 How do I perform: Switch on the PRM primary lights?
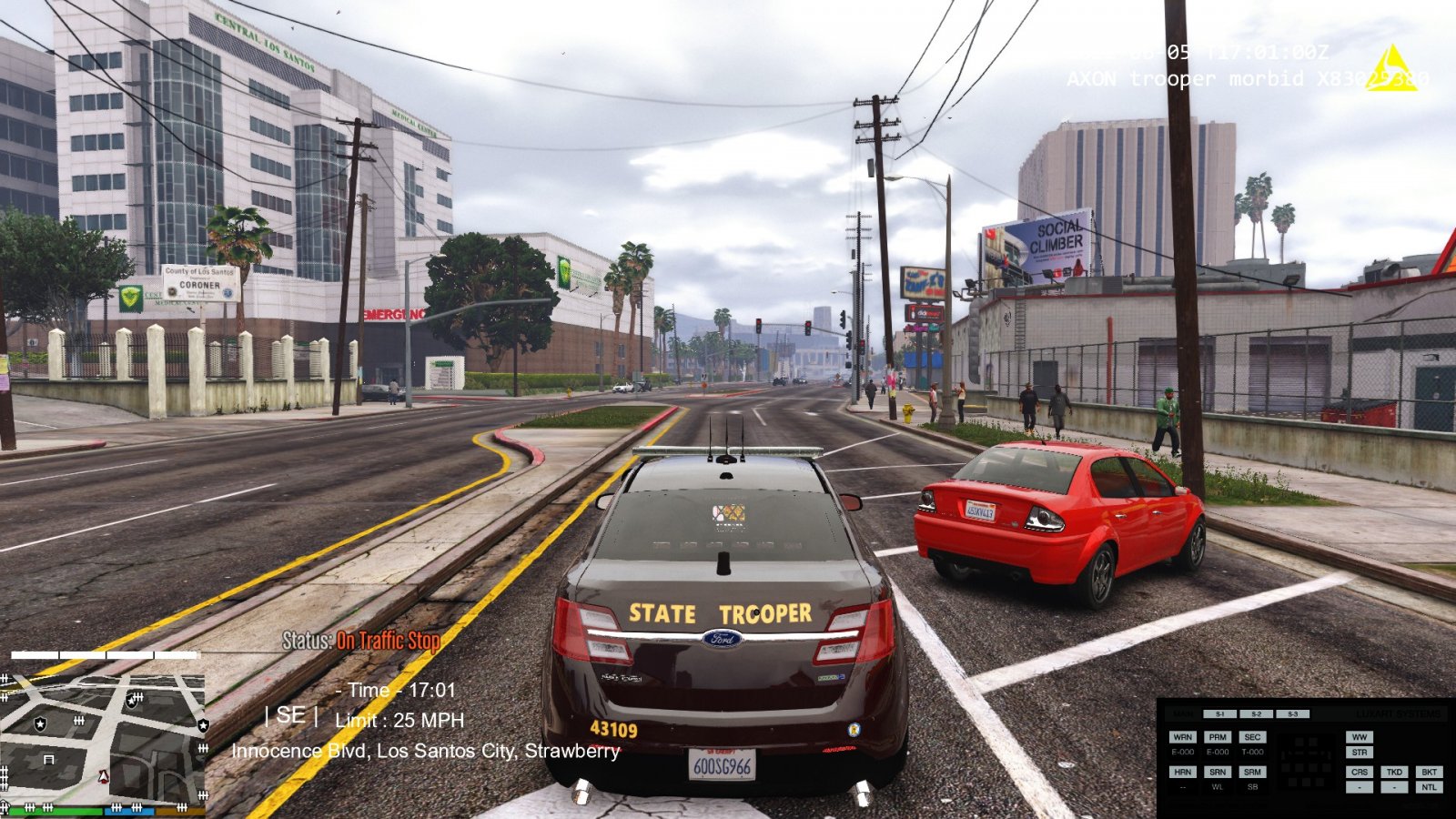[1218, 737]
